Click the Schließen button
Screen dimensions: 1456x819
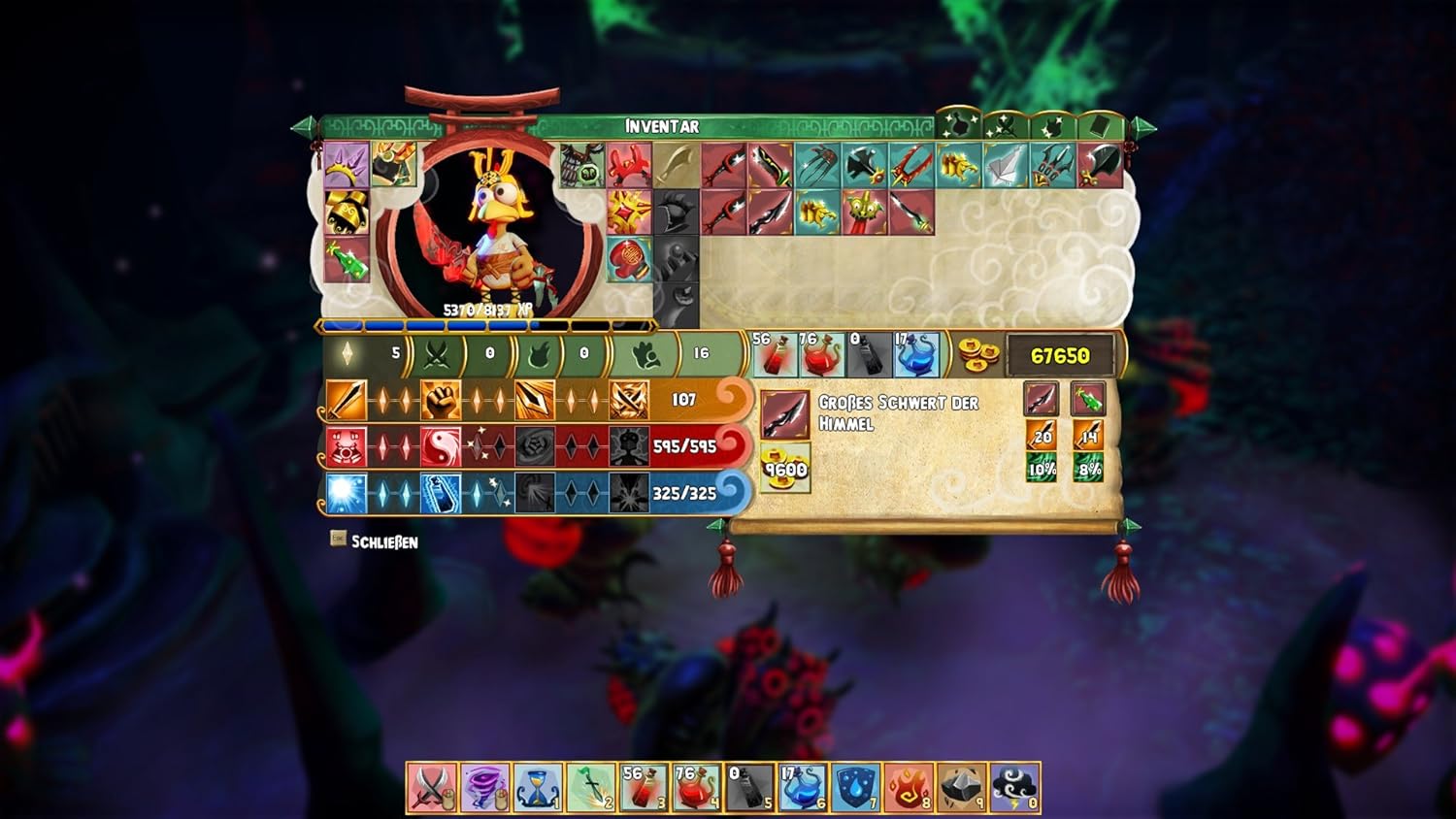pos(377,542)
